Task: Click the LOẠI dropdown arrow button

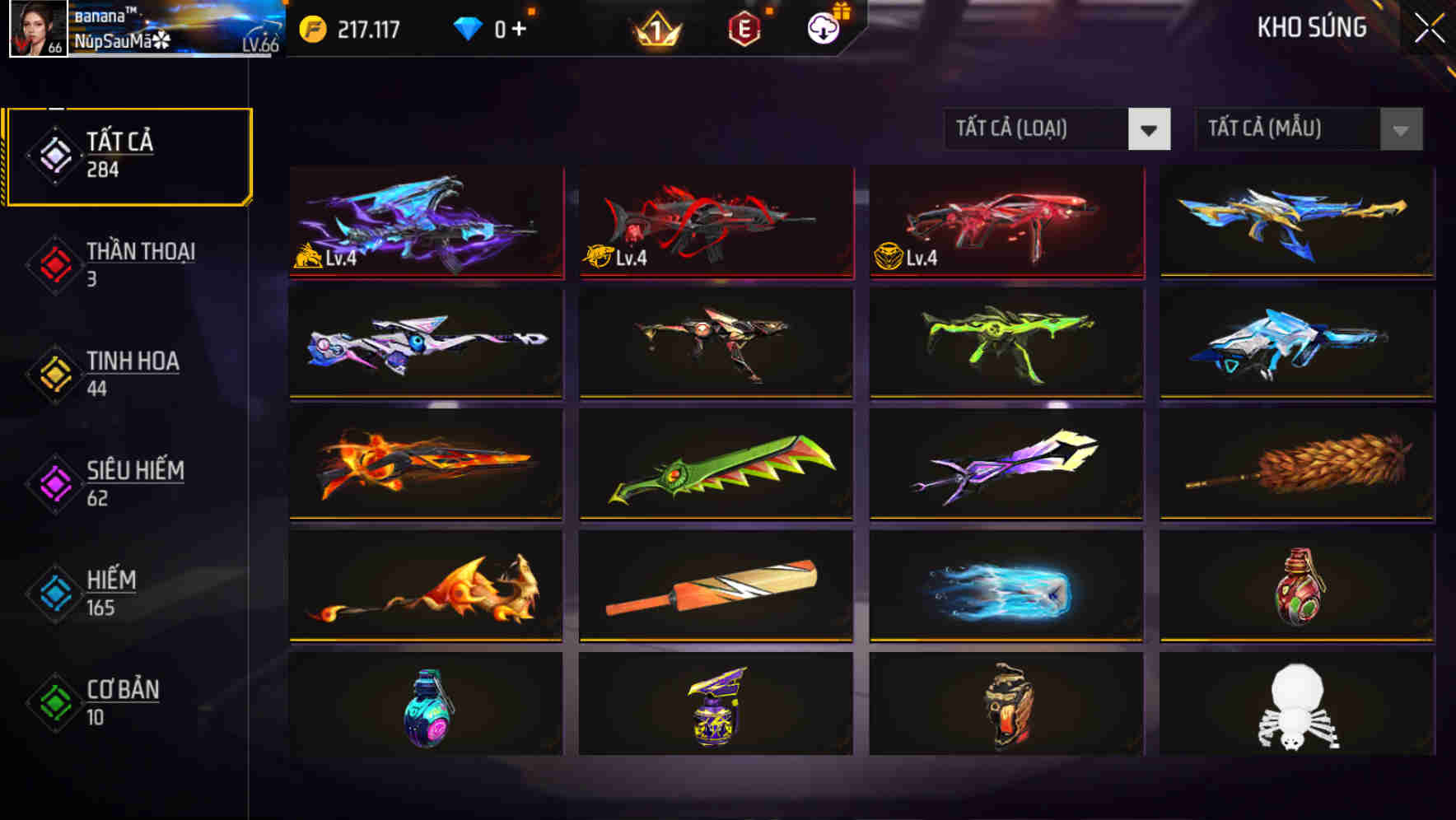Action: [x=1150, y=129]
